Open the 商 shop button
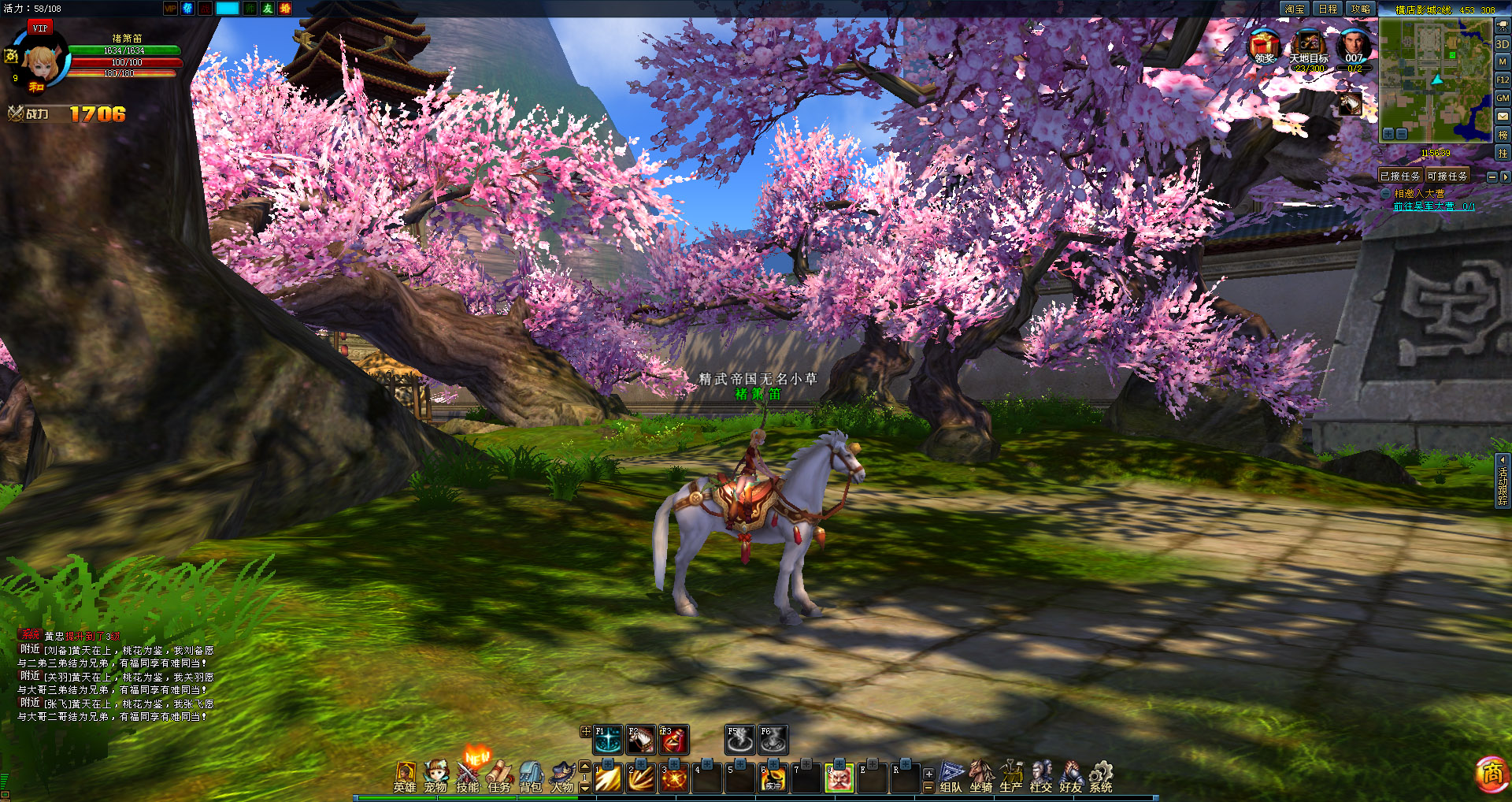This screenshot has width=1512, height=802. tap(1492, 774)
